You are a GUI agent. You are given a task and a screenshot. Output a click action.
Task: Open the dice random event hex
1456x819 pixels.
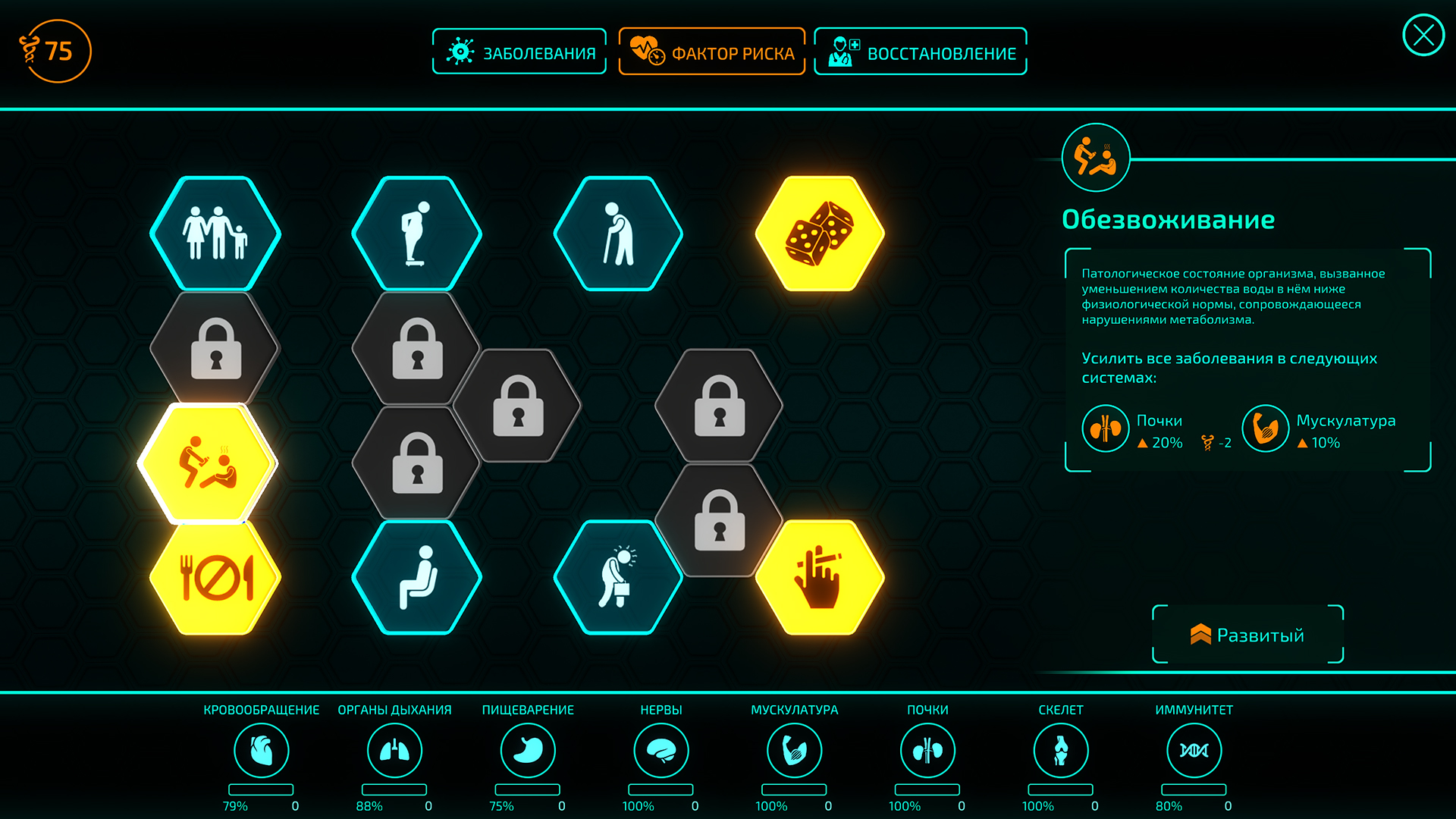(x=821, y=234)
